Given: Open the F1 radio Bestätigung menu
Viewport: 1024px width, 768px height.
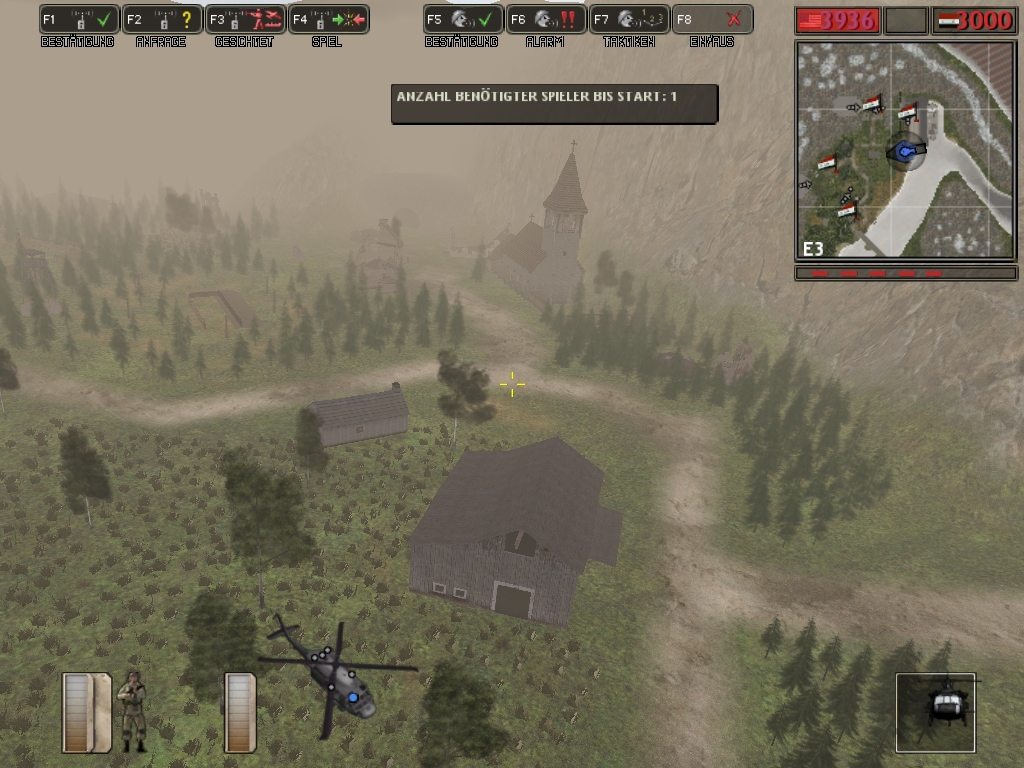Looking at the screenshot, I should coord(79,19).
